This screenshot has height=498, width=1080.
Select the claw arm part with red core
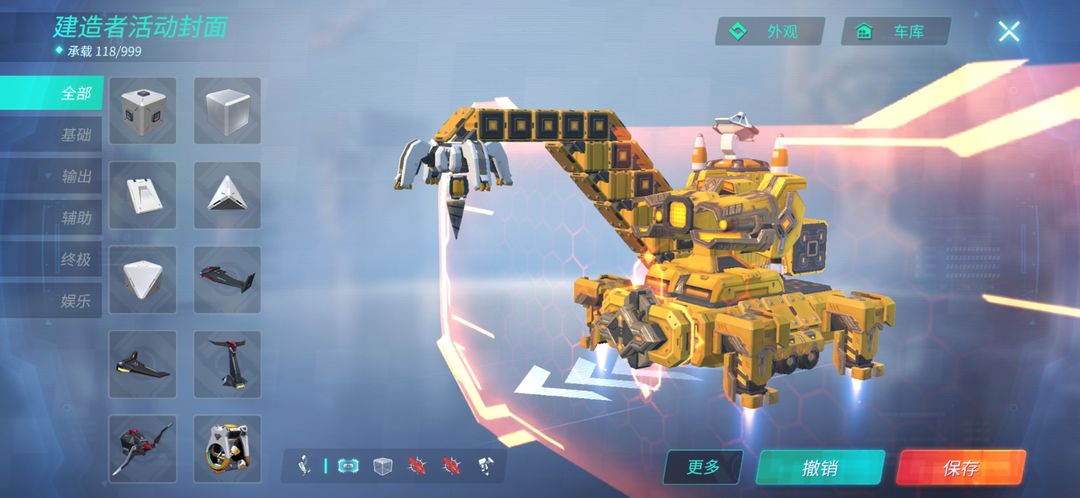pos(142,448)
